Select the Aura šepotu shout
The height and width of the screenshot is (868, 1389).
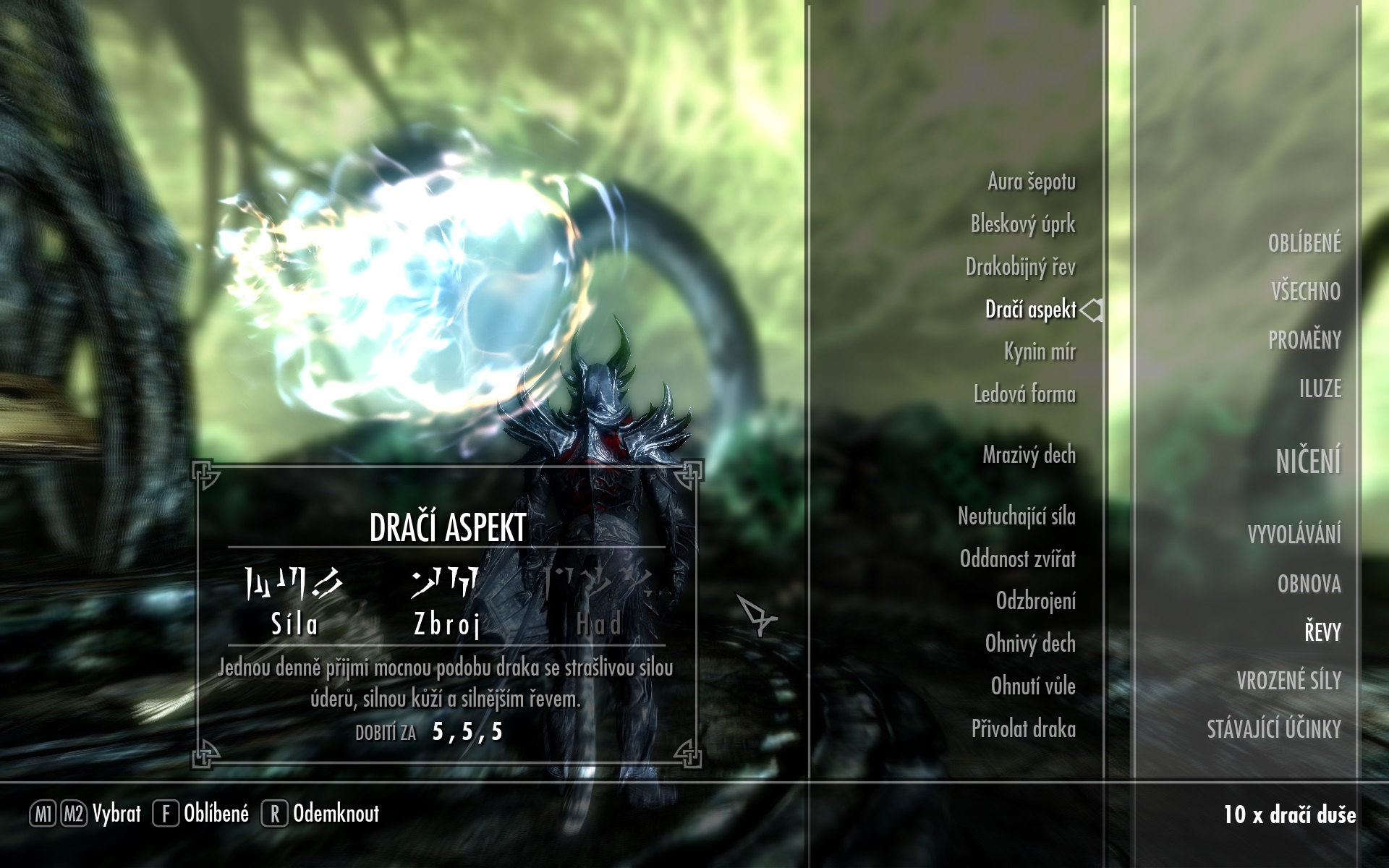coord(1032,182)
